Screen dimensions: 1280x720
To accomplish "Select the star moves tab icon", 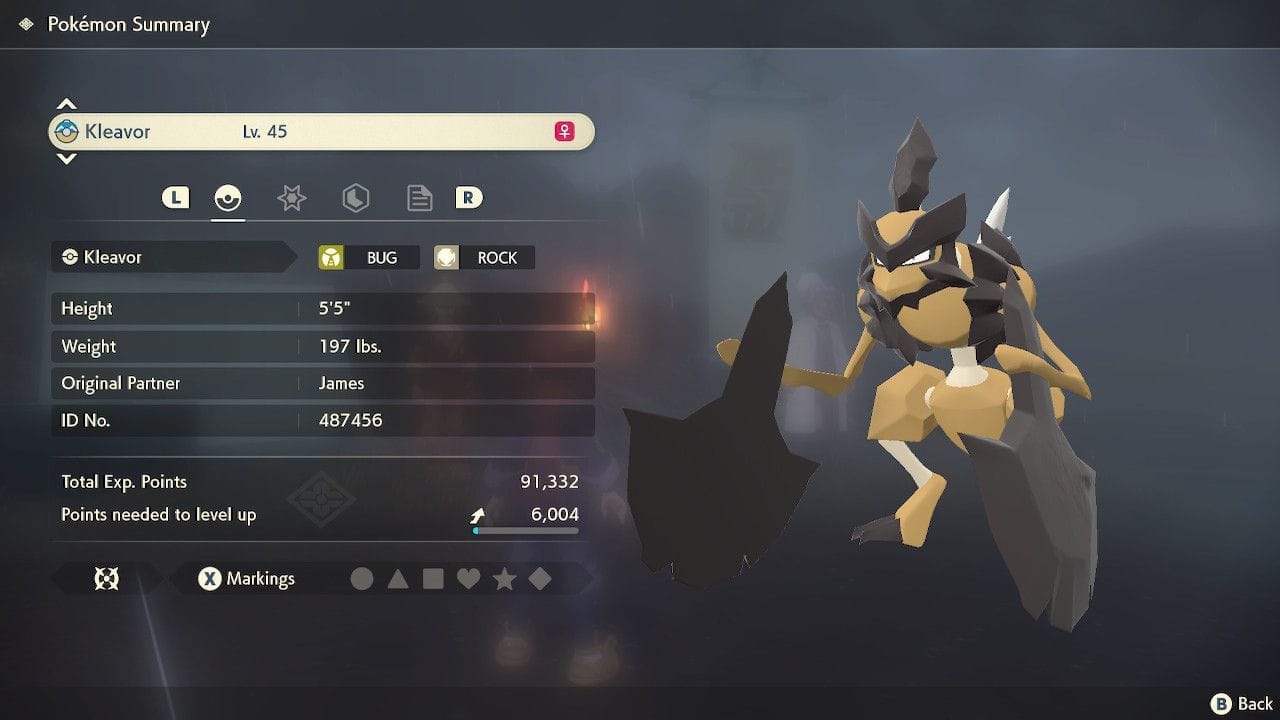I will point(291,197).
